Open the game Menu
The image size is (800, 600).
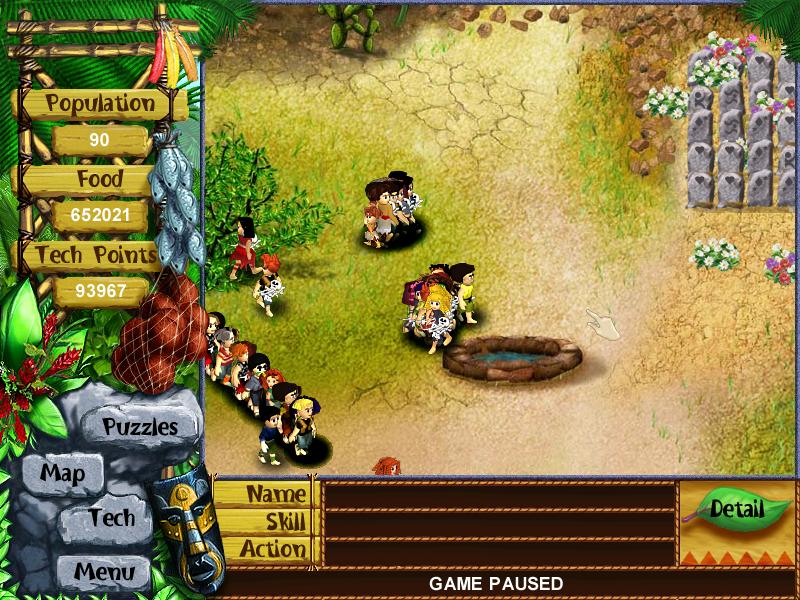coord(103,573)
